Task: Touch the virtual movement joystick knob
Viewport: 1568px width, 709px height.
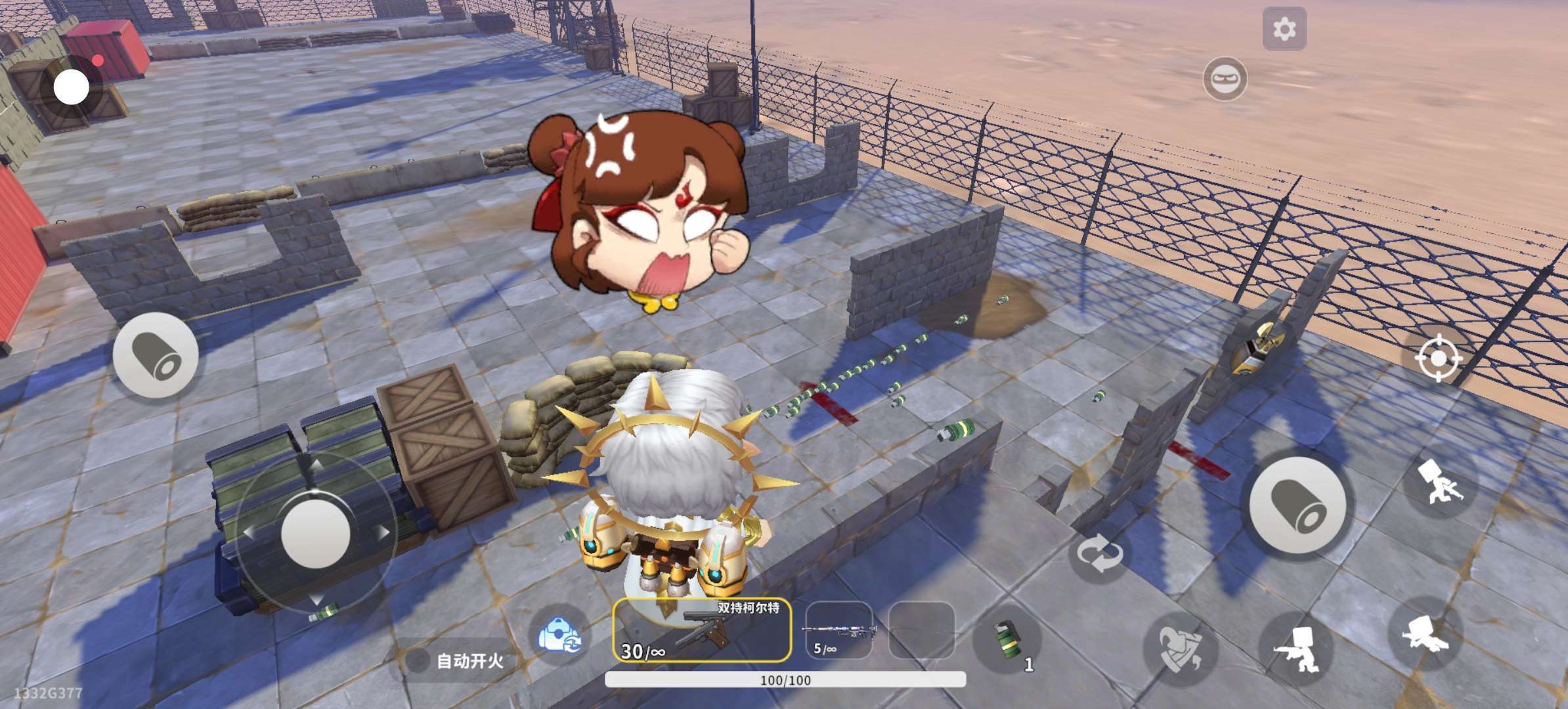Action: pos(315,530)
